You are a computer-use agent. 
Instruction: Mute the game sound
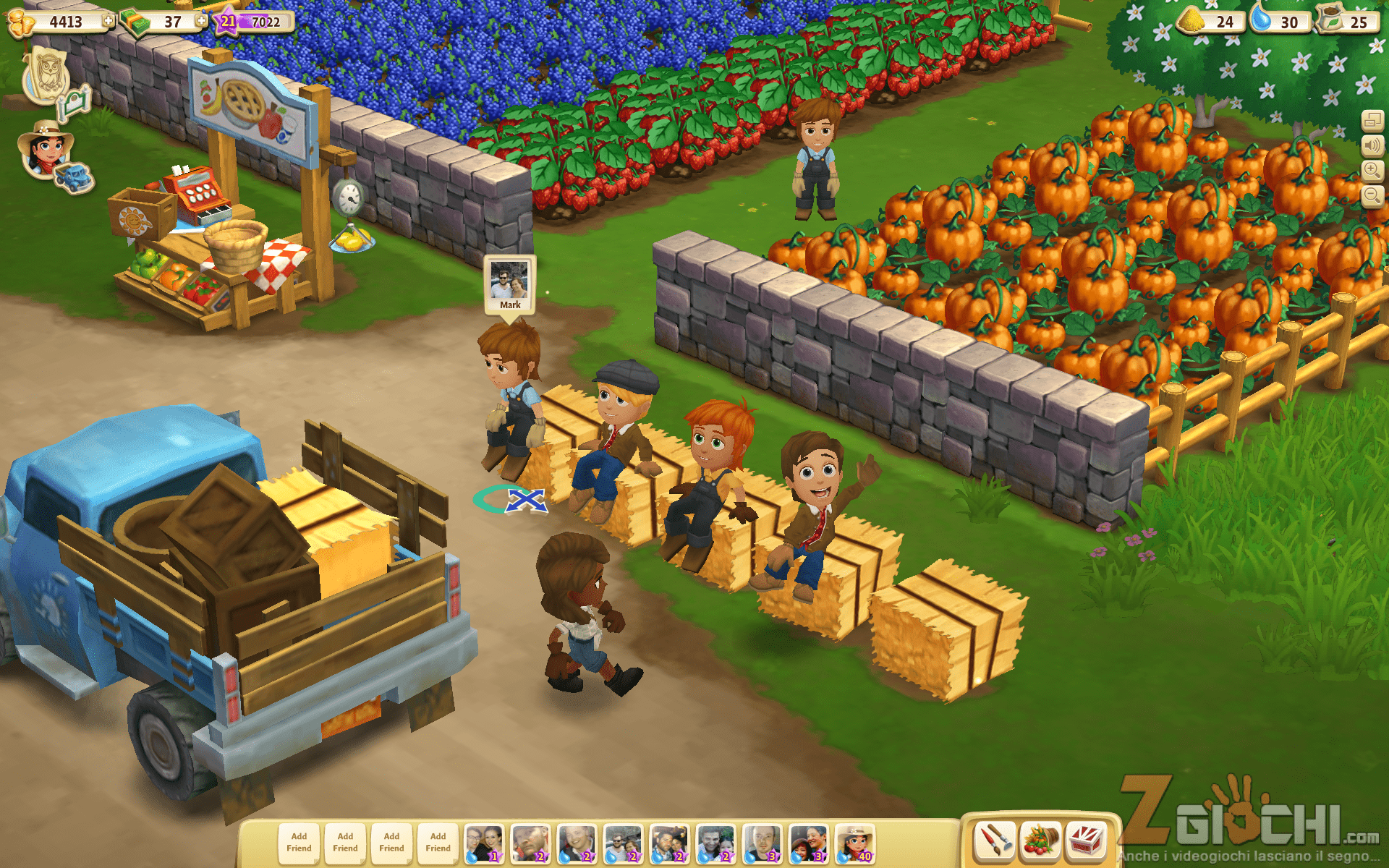(x=1372, y=145)
